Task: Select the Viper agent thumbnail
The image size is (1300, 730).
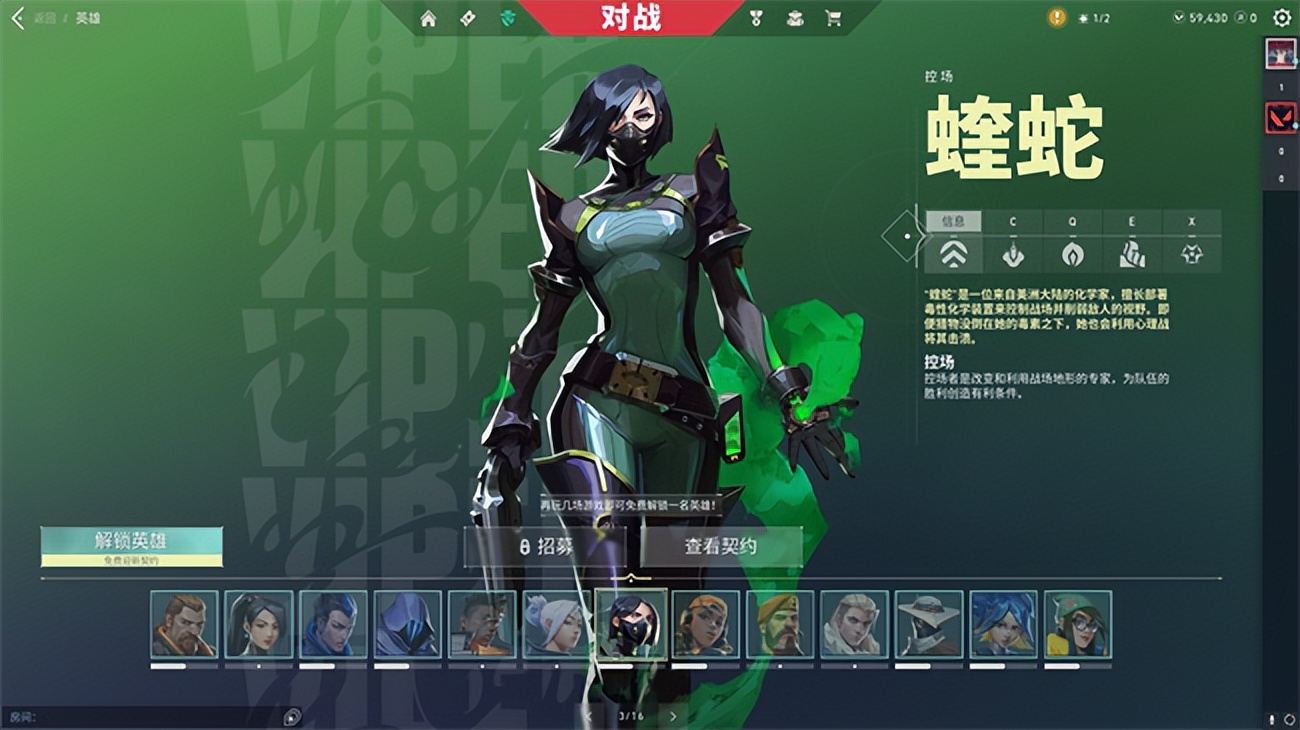Action: click(x=630, y=627)
